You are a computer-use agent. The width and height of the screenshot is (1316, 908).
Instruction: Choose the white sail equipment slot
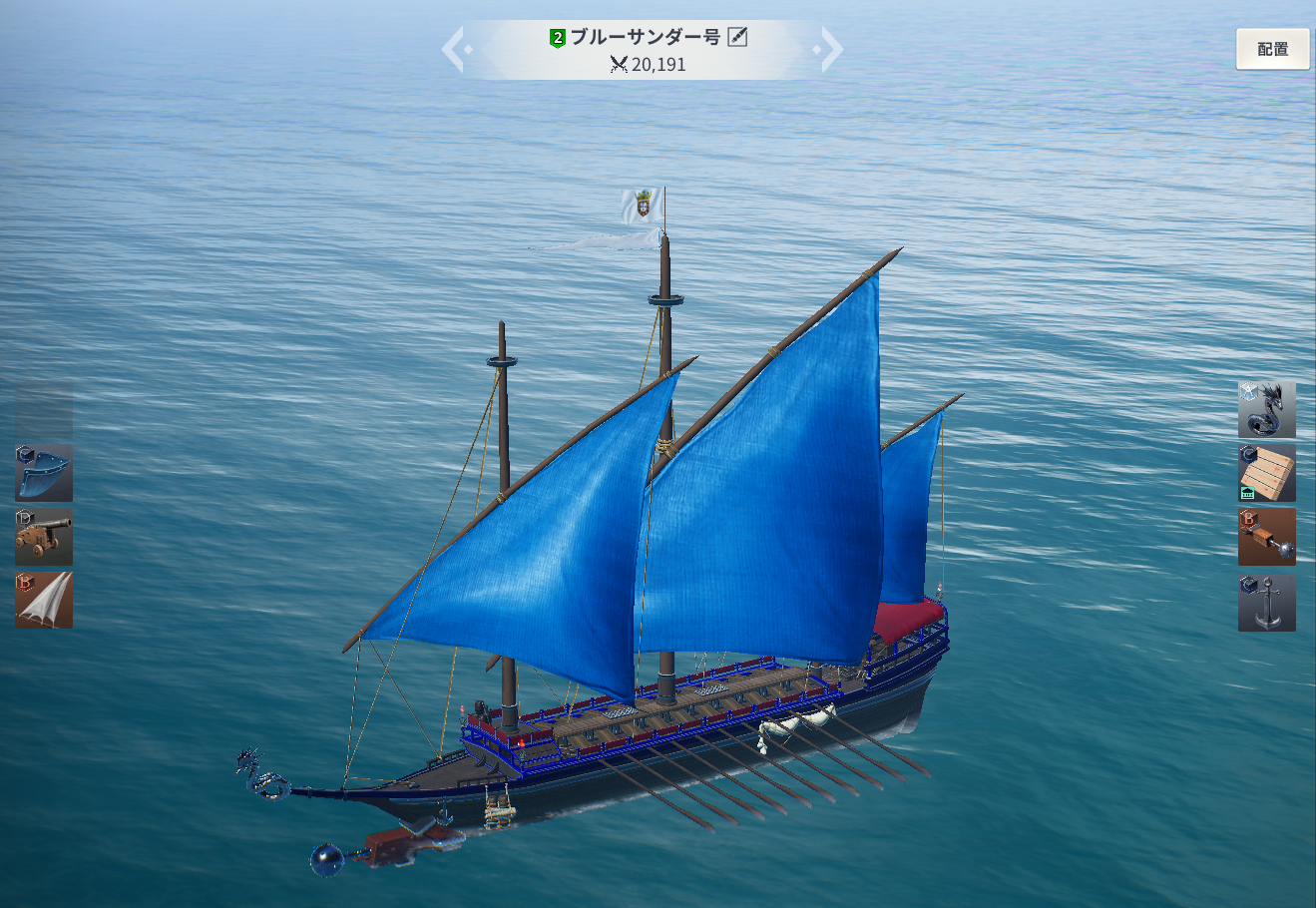(44, 601)
